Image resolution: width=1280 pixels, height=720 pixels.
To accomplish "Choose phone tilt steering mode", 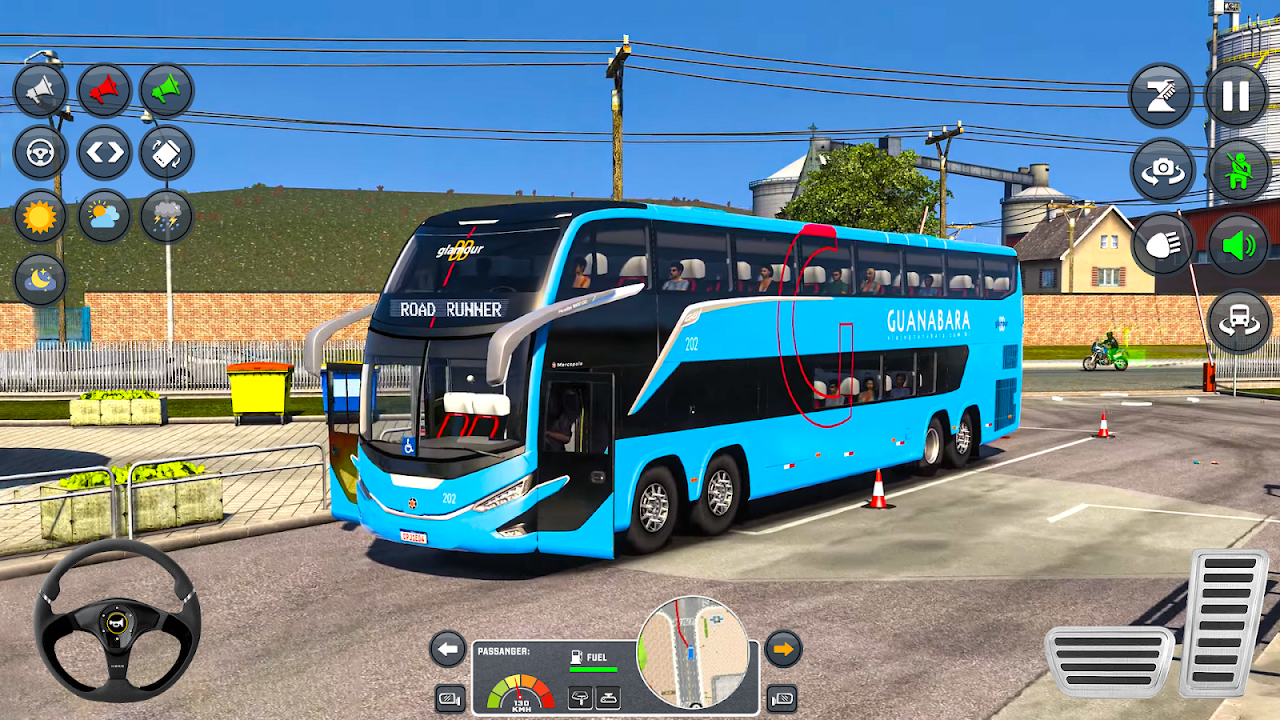I will coord(166,153).
